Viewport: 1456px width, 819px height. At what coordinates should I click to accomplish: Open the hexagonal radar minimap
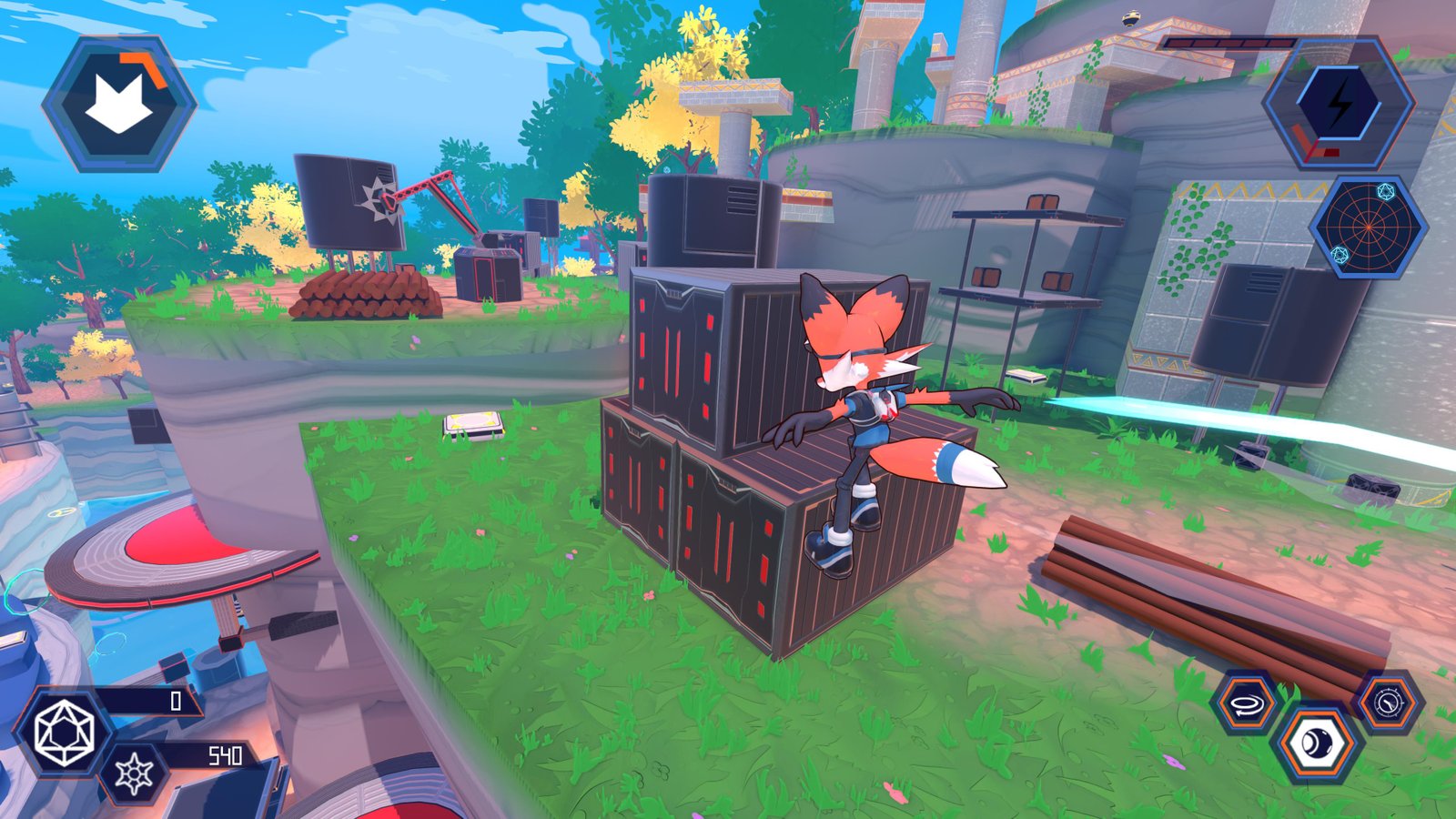pyautogui.click(x=1368, y=227)
